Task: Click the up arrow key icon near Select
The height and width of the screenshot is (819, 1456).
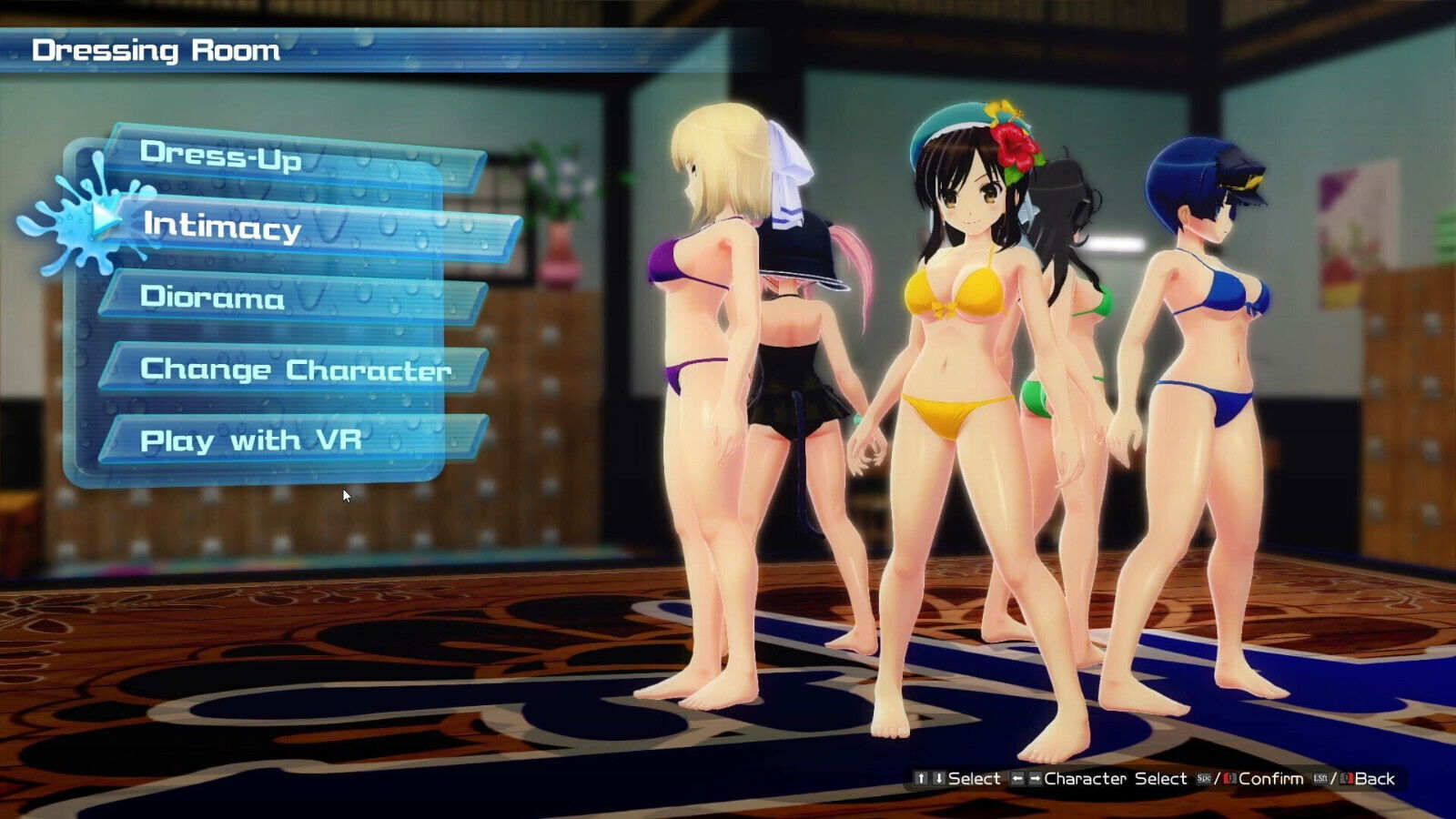Action: [x=920, y=779]
